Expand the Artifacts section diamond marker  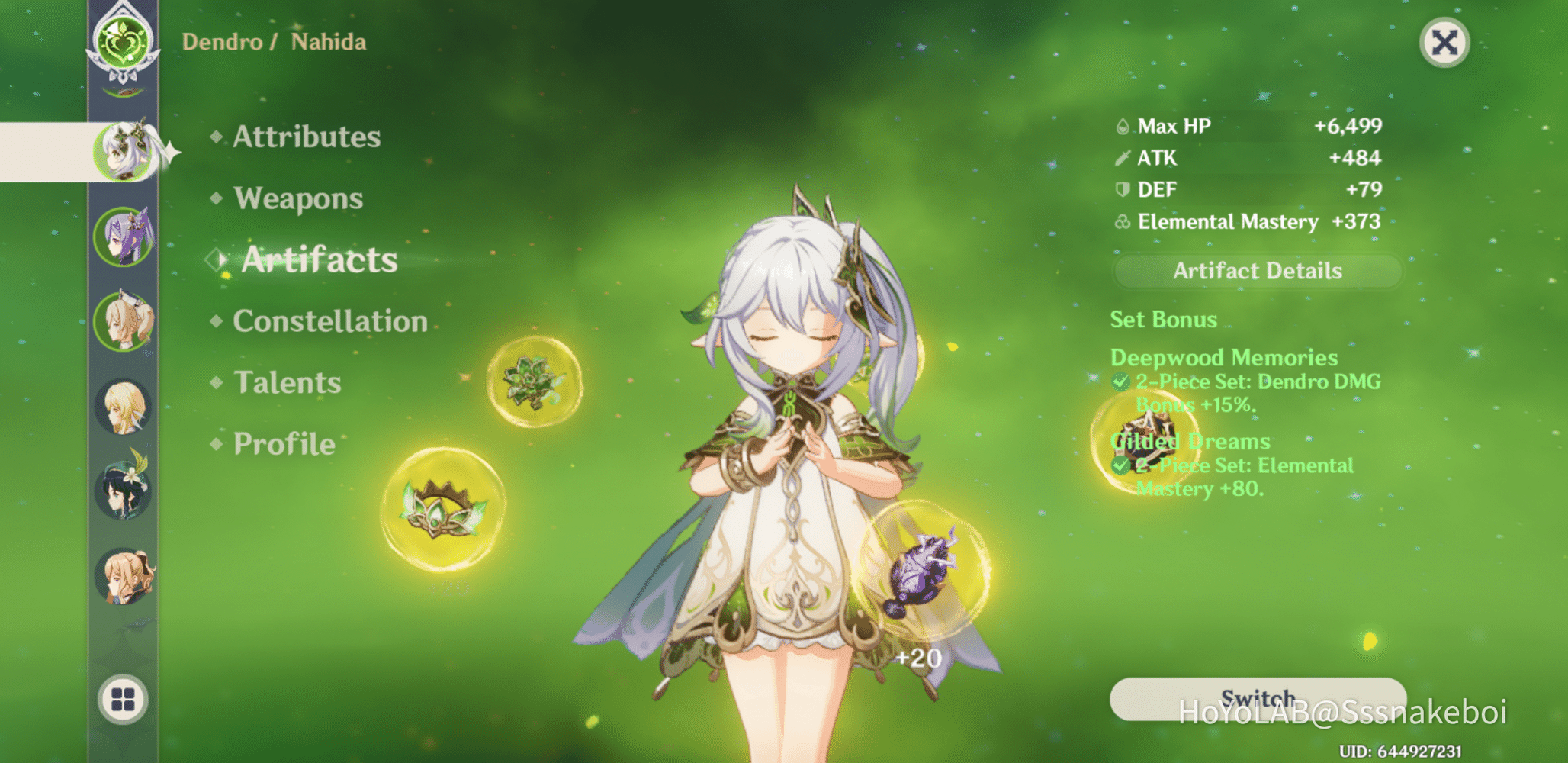(x=216, y=260)
